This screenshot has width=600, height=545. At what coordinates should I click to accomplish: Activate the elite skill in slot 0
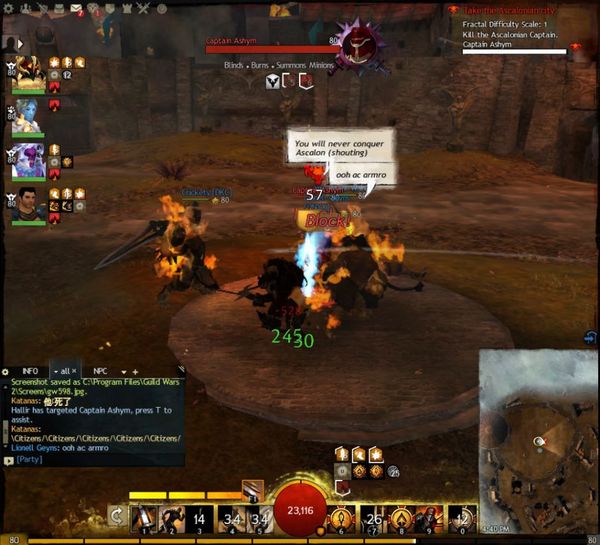pyautogui.click(x=461, y=518)
